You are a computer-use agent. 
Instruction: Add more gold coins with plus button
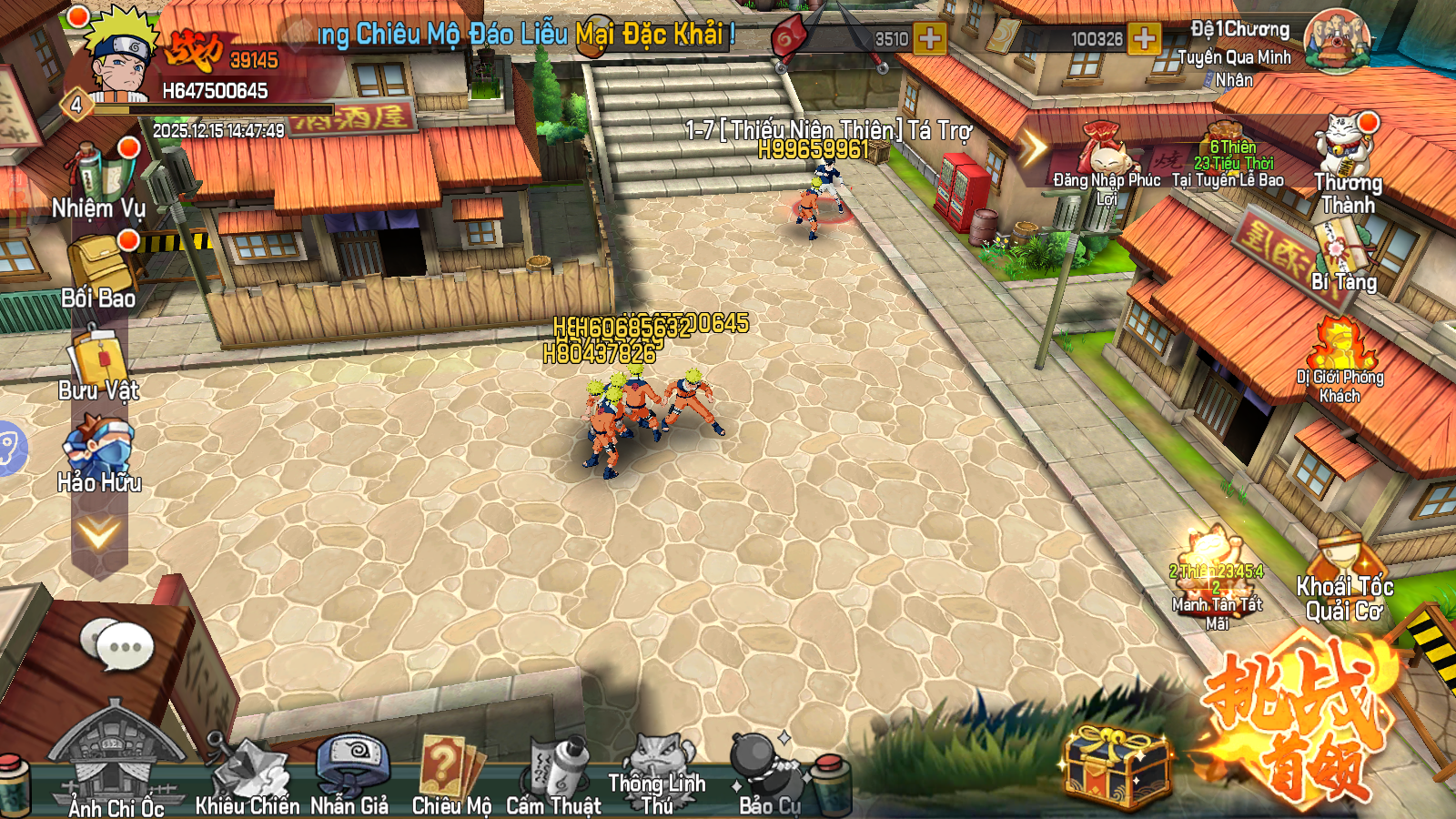pyautogui.click(x=1144, y=39)
